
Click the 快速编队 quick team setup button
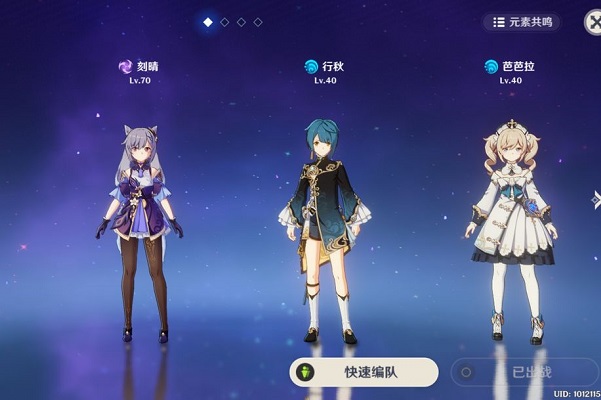coord(364,372)
